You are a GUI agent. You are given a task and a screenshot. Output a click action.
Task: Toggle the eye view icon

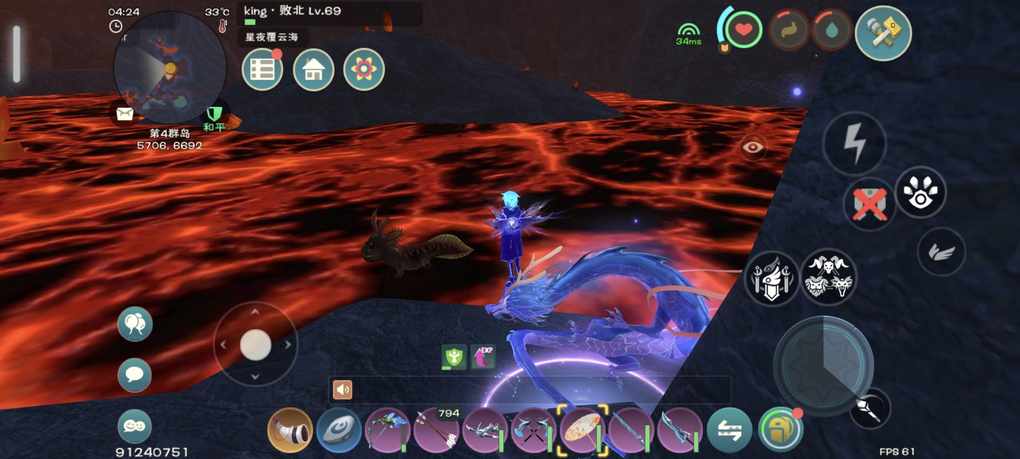[x=753, y=147]
